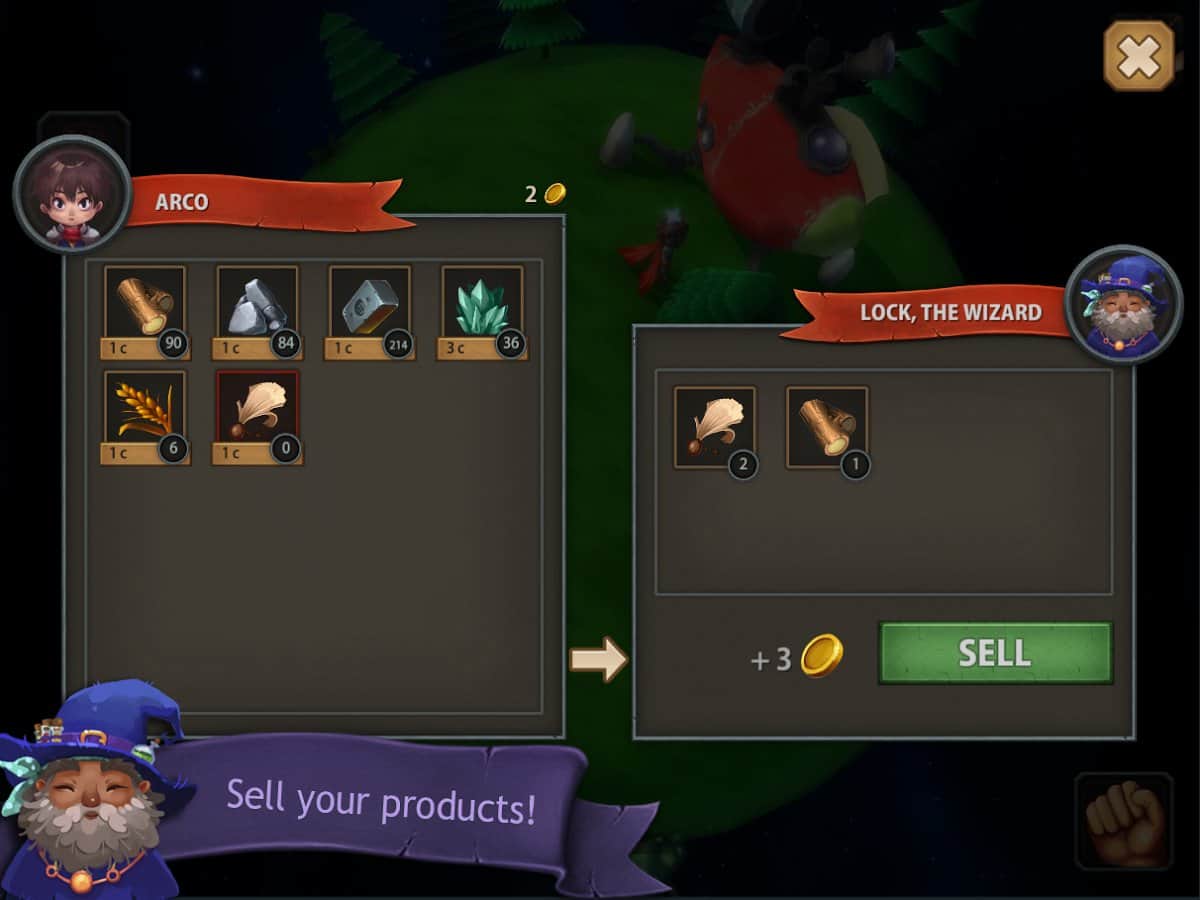Click the transfer arrow between panels
Viewport: 1200px width, 900px height.
coord(598,660)
